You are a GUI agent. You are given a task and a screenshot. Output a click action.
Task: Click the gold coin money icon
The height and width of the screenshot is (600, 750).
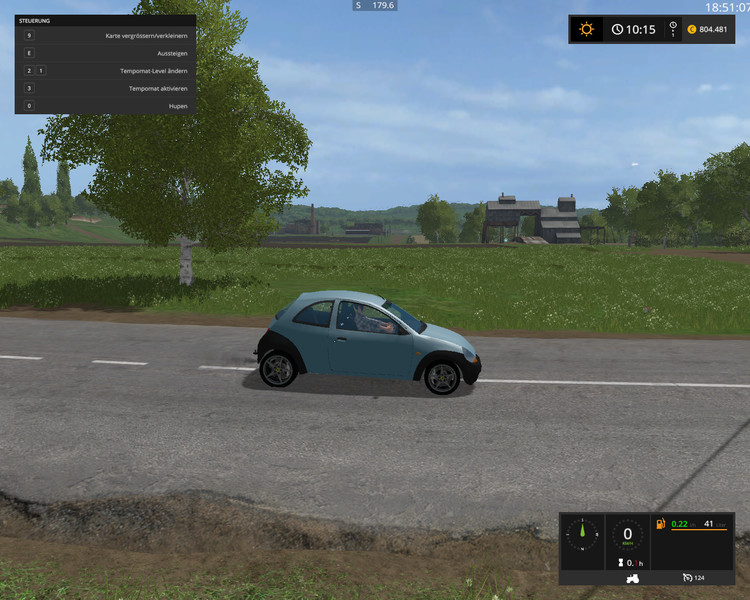coord(690,29)
